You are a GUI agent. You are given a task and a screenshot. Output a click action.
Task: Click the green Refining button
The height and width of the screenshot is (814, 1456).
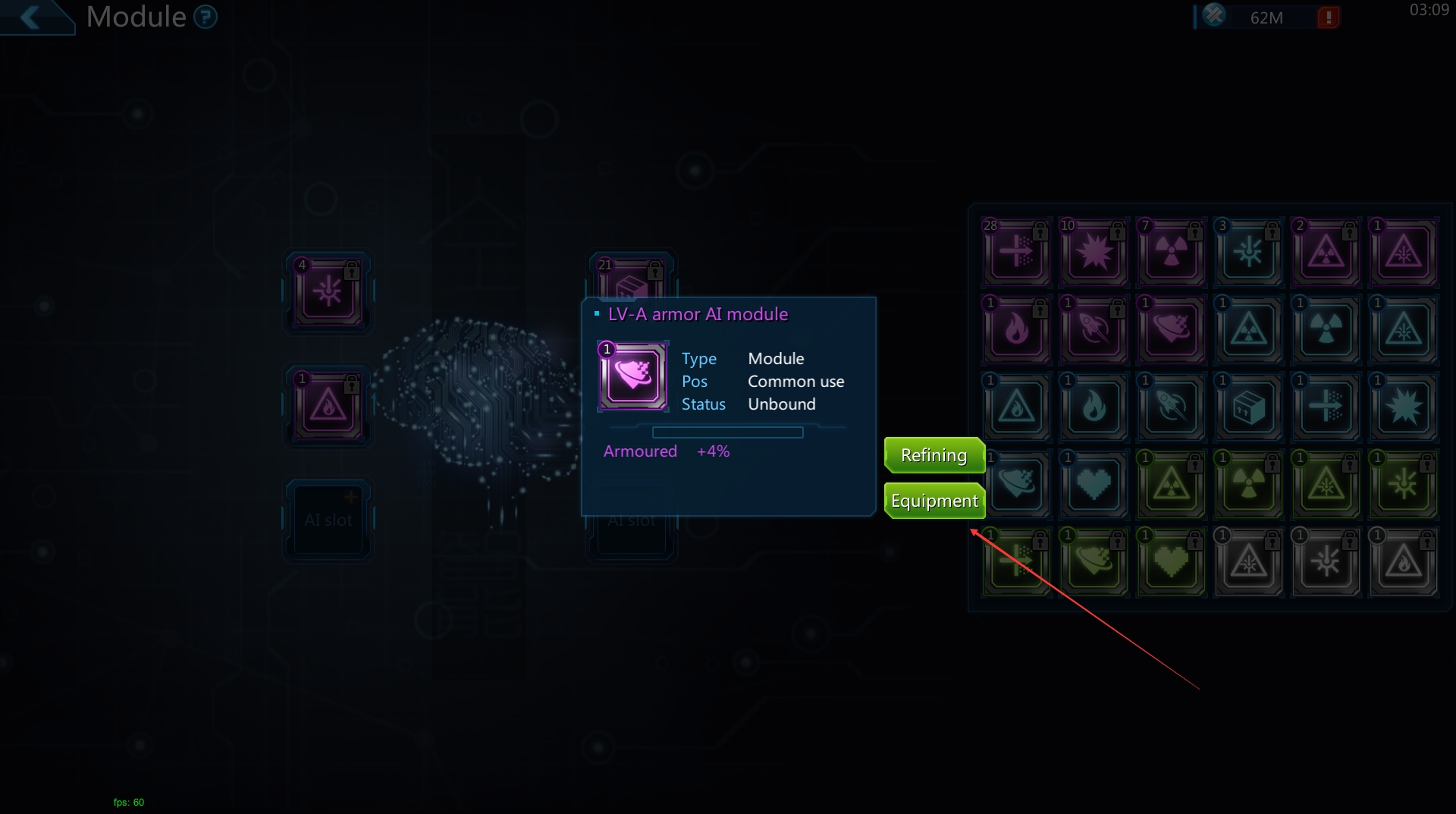pyautogui.click(x=934, y=455)
